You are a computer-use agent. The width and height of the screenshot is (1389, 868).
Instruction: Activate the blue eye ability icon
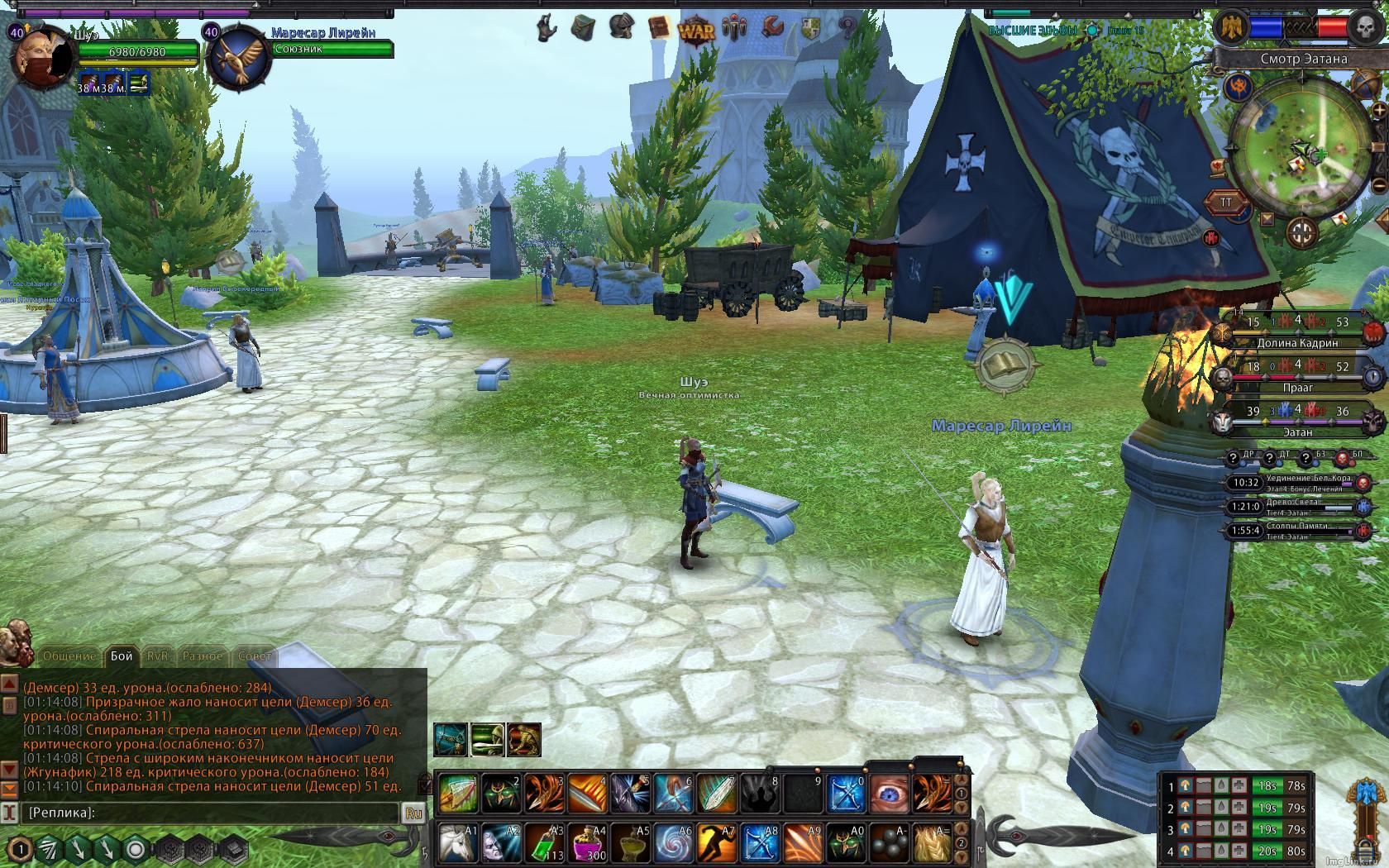pos(889,793)
